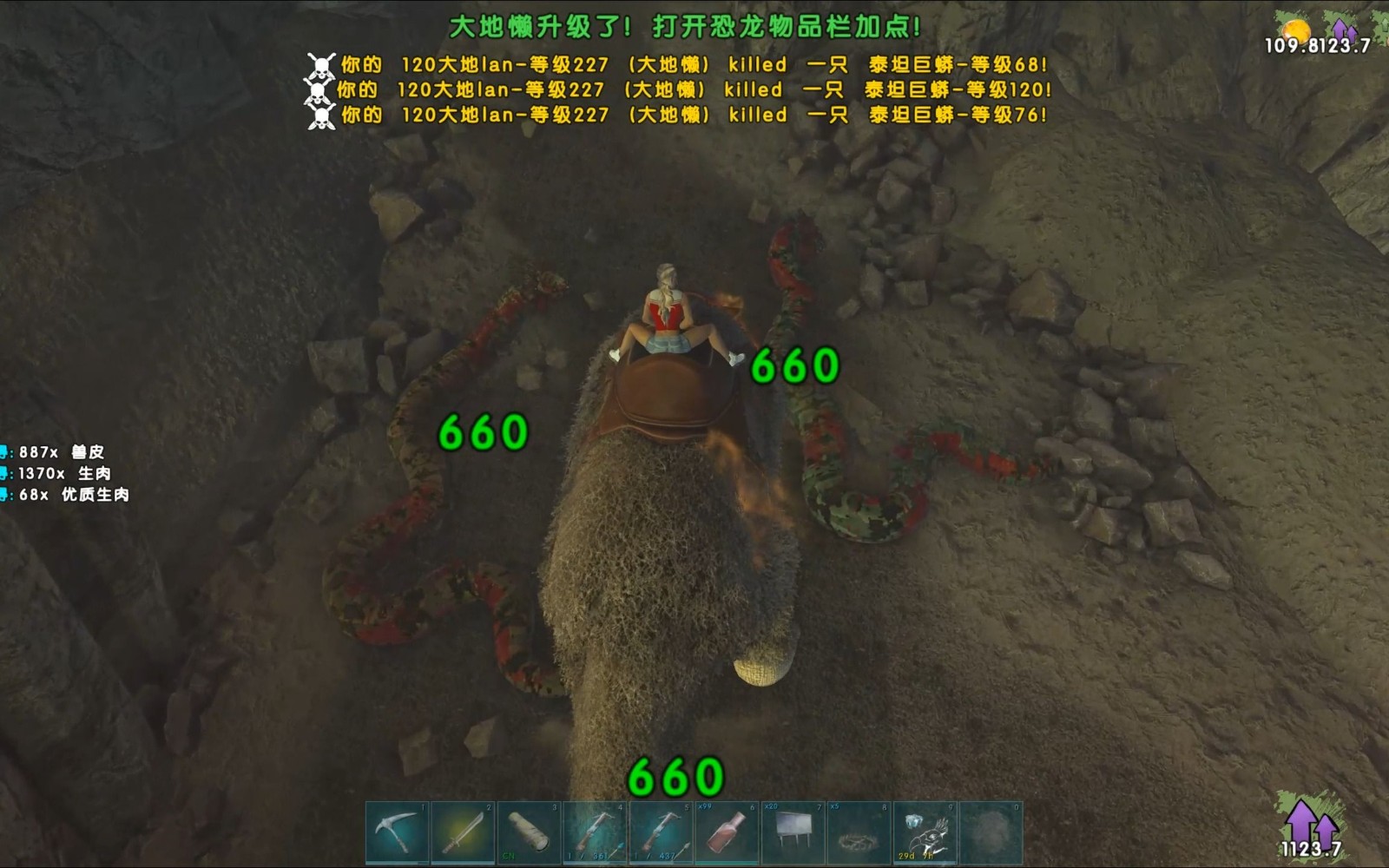Screen dimensions: 1389x868
Task: Pick the x5 trap item slot
Action: pos(860,833)
